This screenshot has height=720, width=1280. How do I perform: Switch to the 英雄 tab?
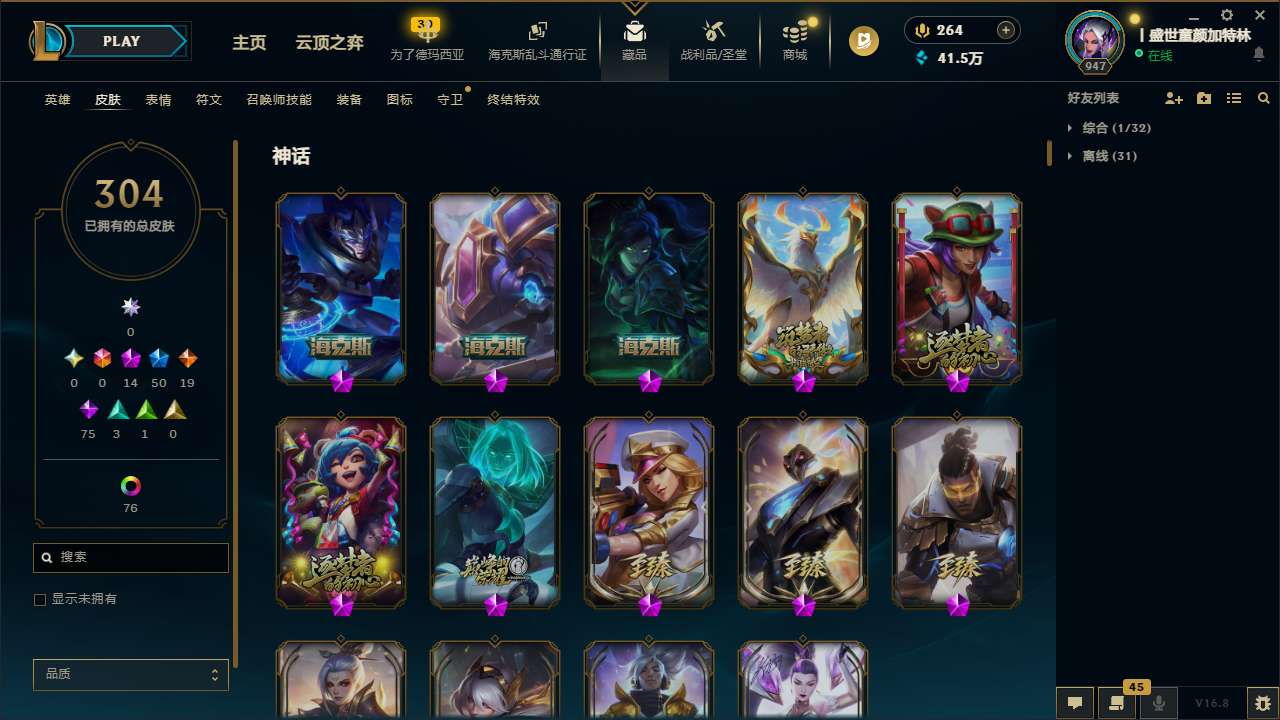[57, 100]
